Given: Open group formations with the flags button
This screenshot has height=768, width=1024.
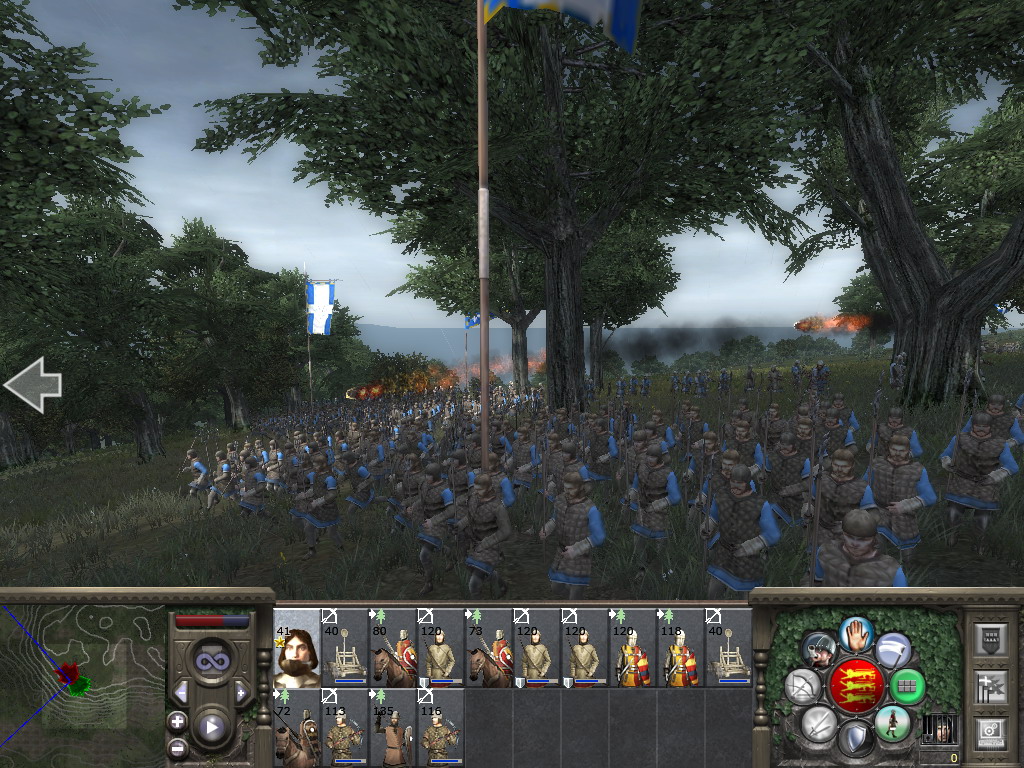Looking at the screenshot, I should 989,687.
